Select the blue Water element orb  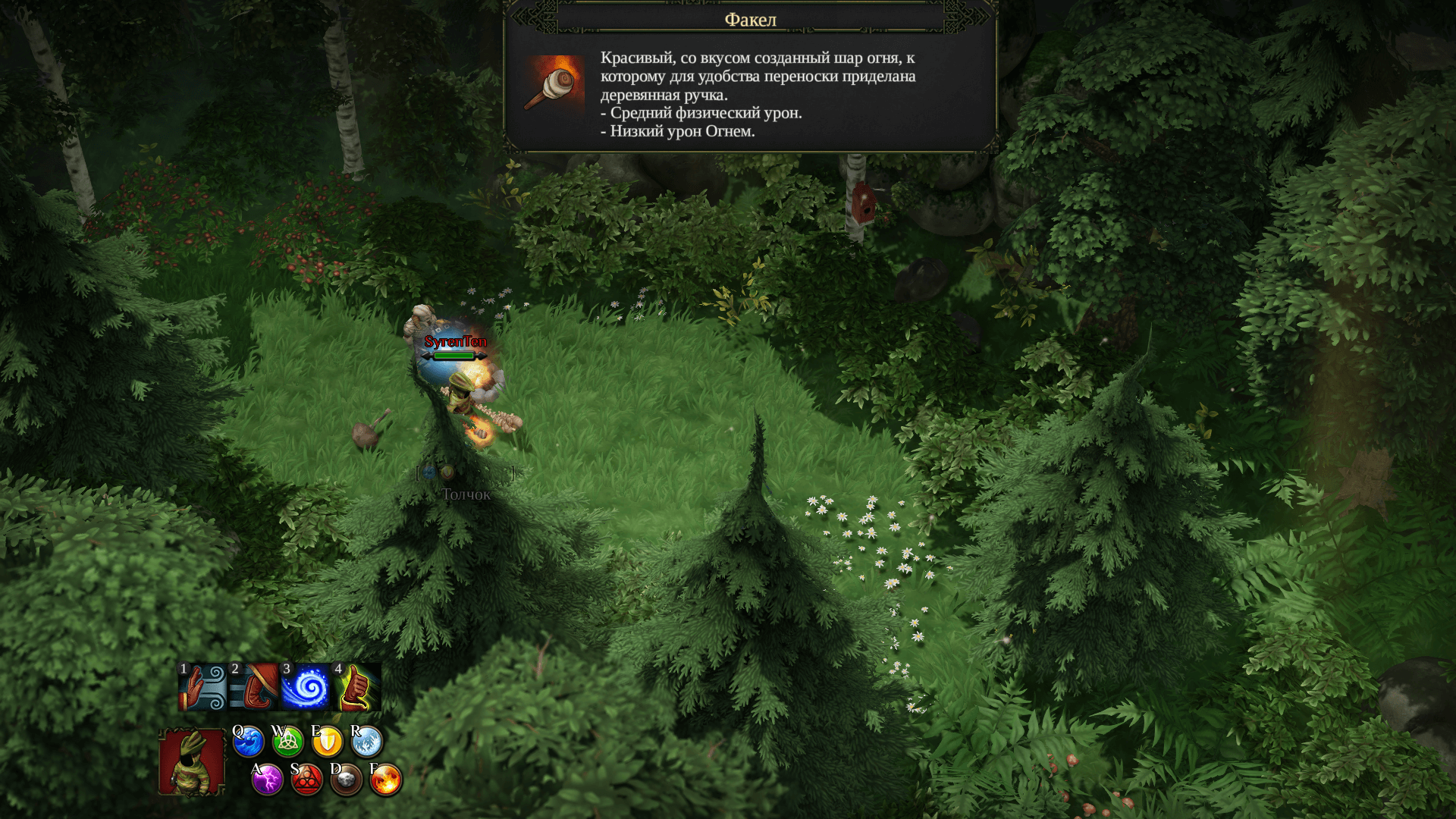(248, 742)
